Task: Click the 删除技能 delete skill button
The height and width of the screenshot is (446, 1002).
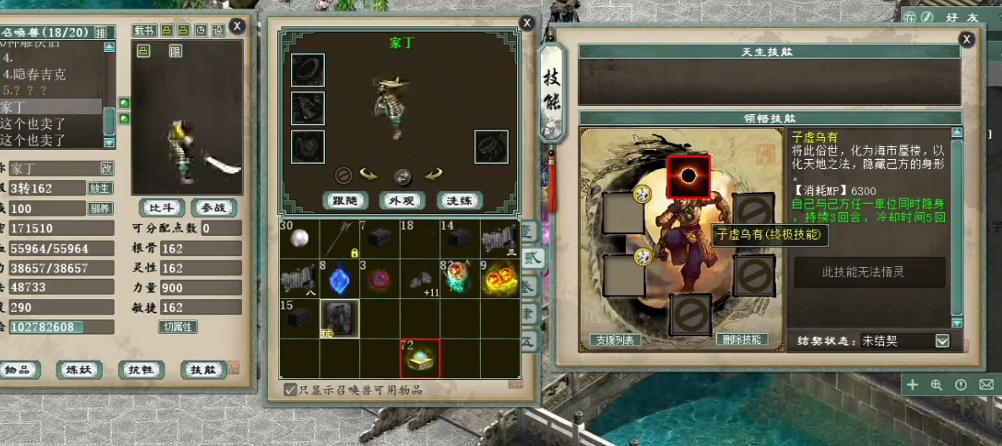Action: [740, 339]
